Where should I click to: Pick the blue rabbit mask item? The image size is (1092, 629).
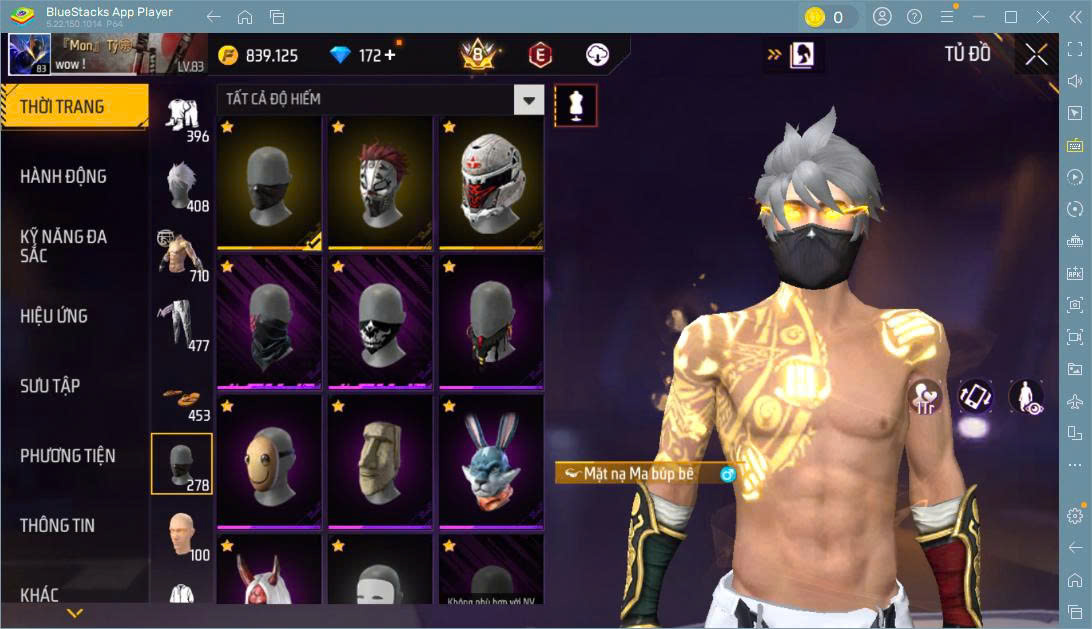pos(490,460)
